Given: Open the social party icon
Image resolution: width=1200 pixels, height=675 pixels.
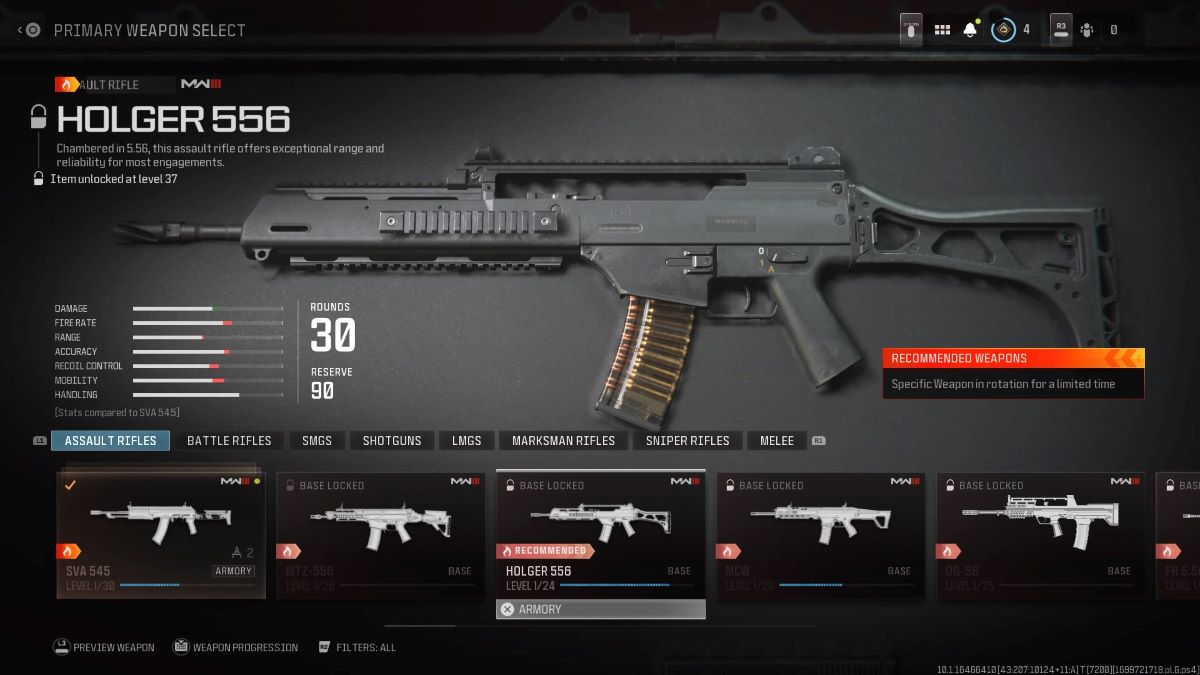Looking at the screenshot, I should (1087, 30).
